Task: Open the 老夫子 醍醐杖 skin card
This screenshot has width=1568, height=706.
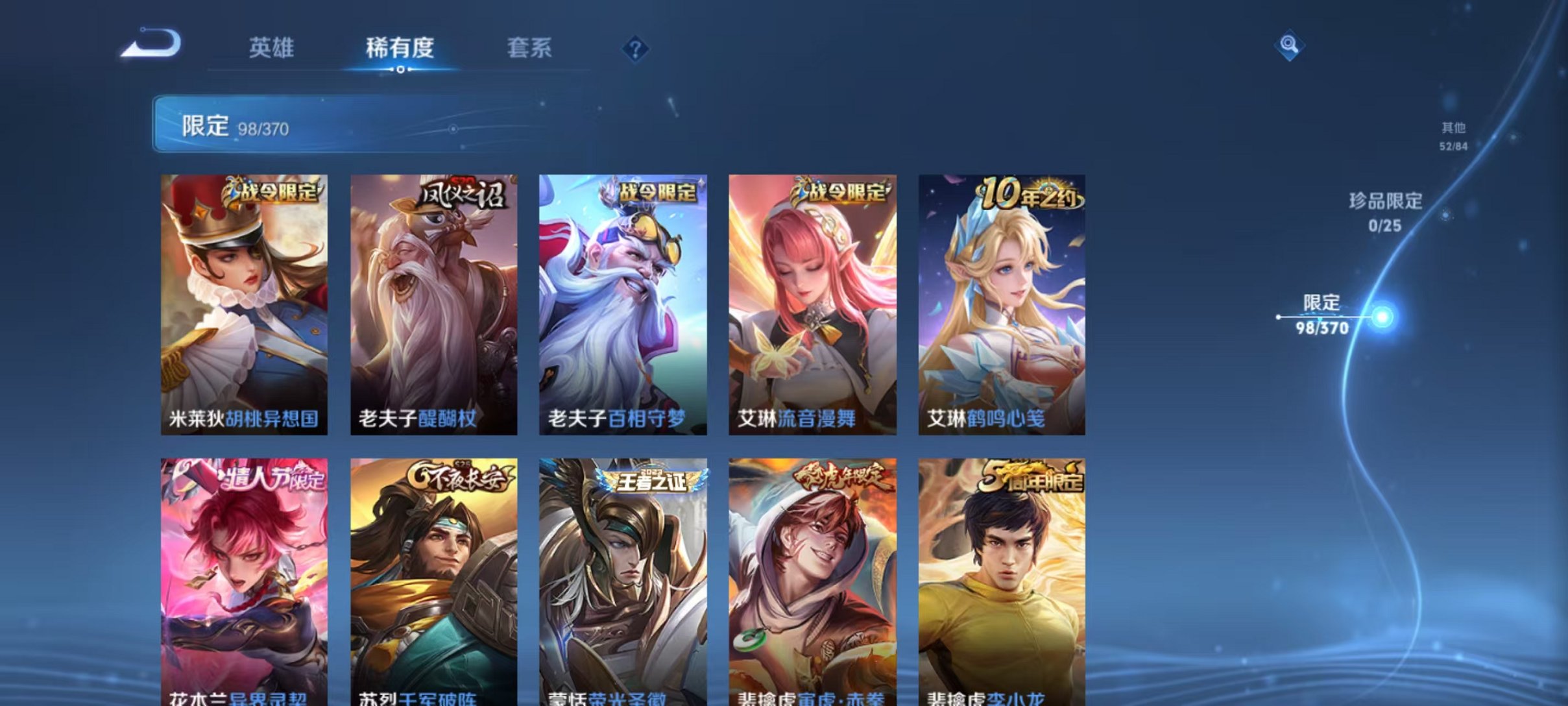Action: (436, 305)
